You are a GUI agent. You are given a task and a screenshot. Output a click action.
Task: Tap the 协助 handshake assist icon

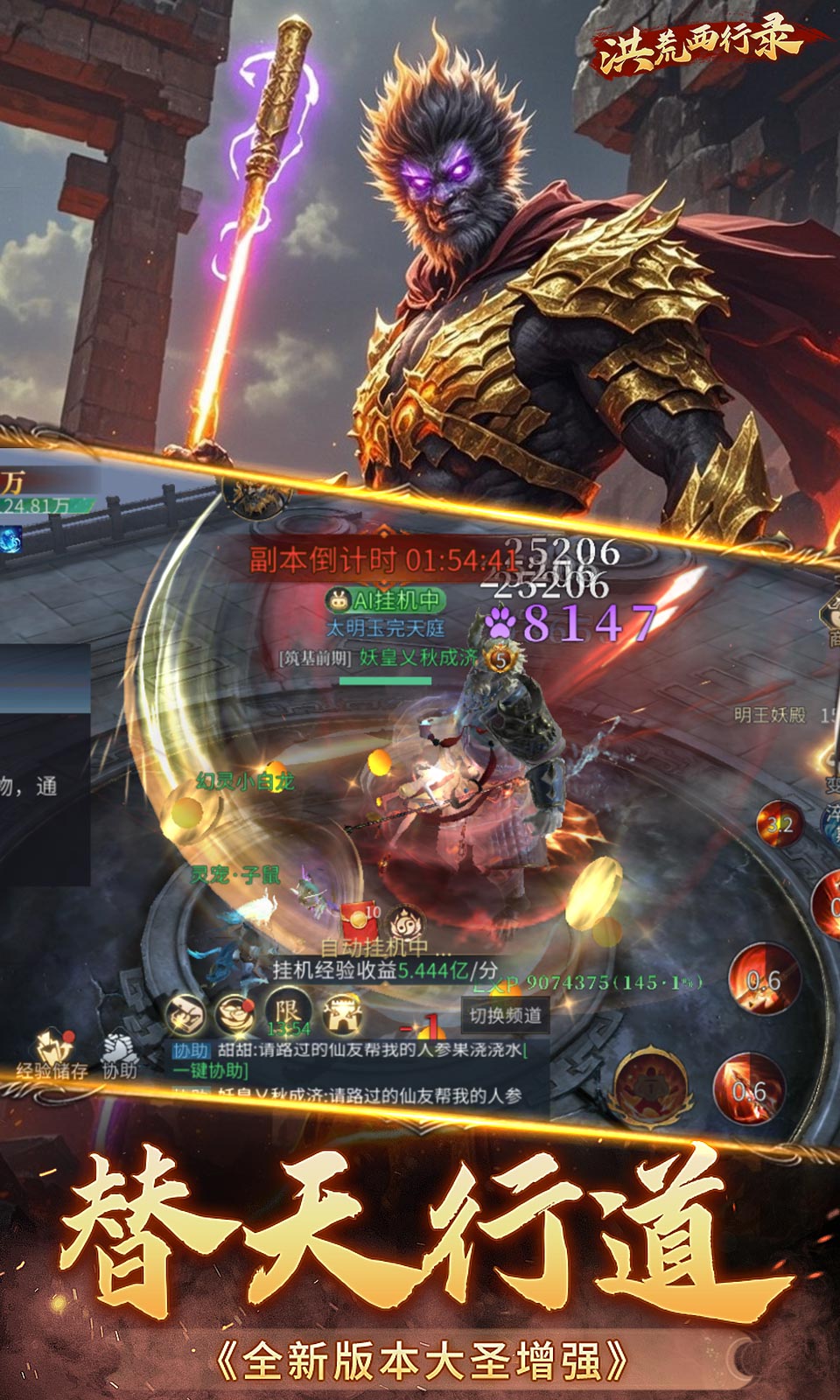click(120, 1054)
